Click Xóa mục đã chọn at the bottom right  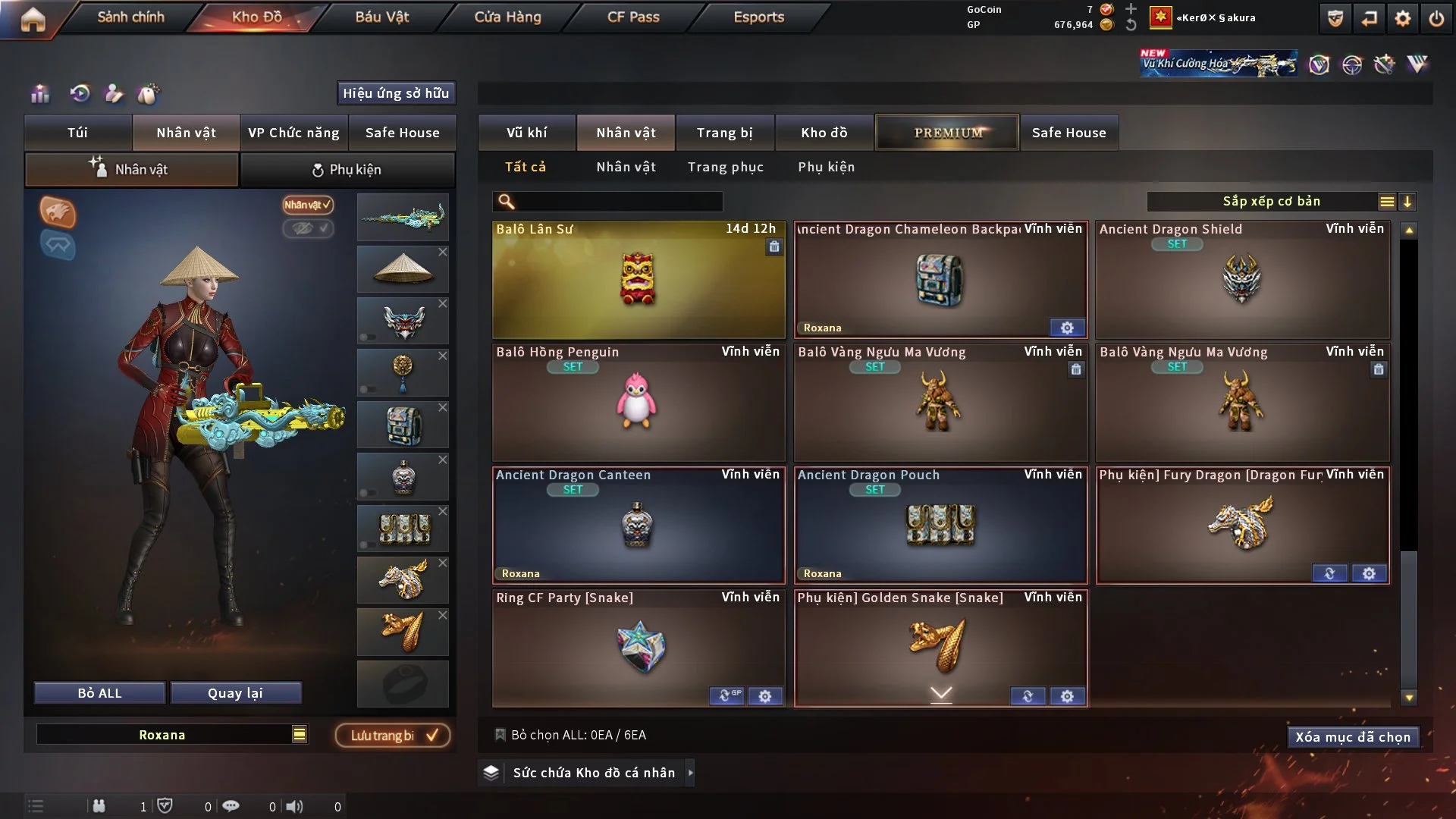[x=1353, y=736]
